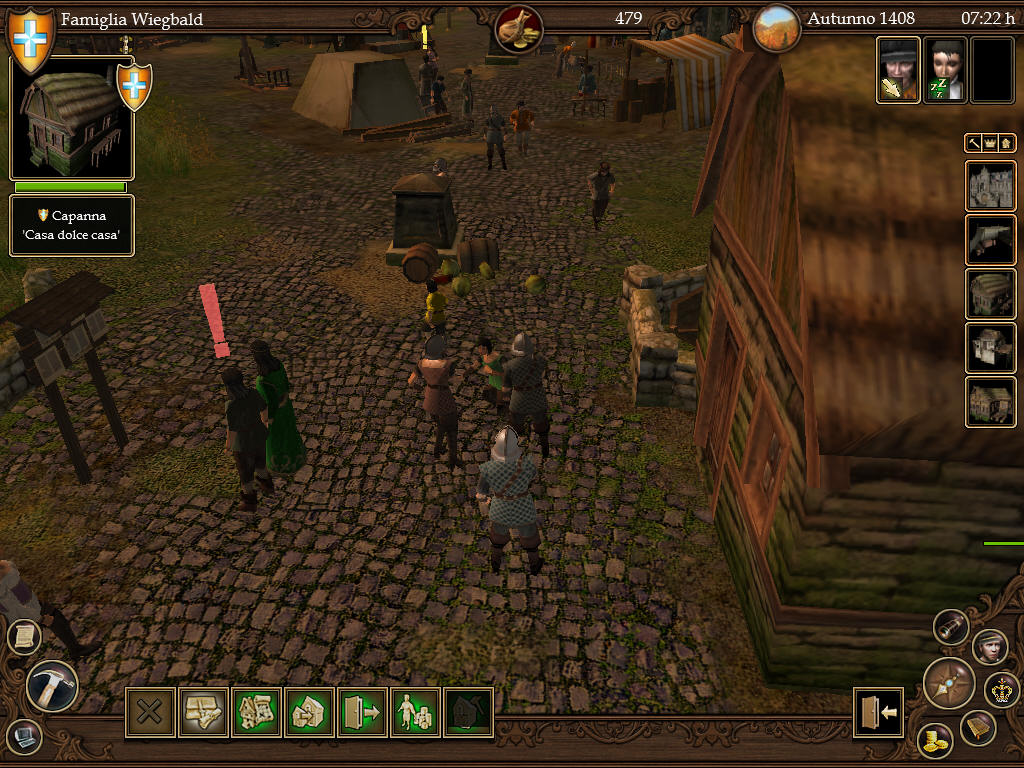
Task: Click the compass rose button
Action: 948,682
